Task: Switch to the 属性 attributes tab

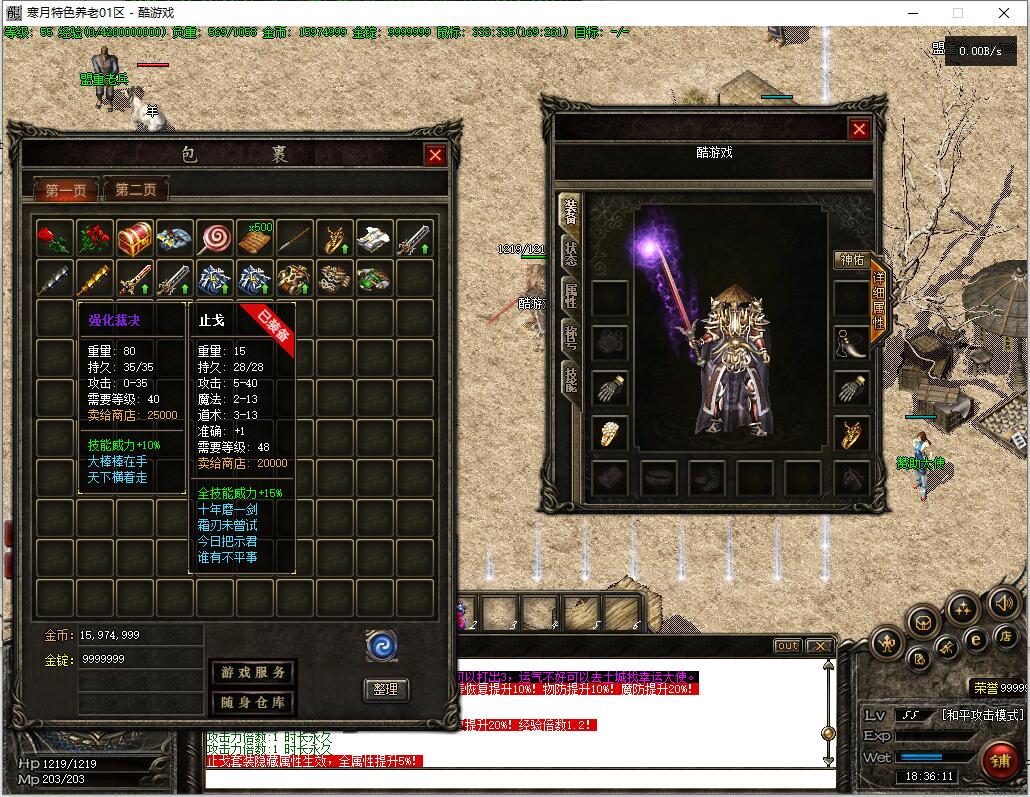Action: (570, 296)
